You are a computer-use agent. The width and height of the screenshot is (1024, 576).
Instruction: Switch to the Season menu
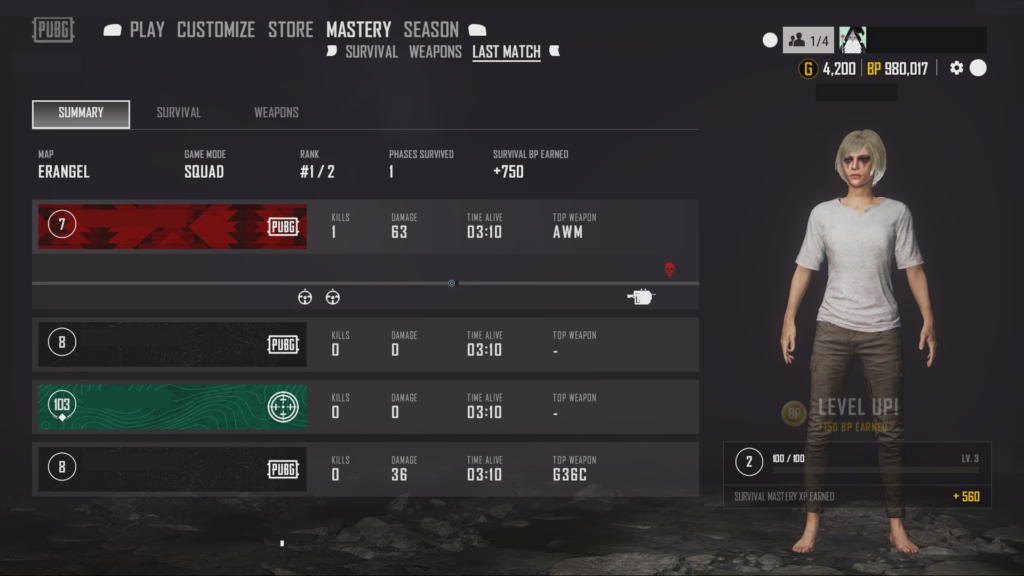[x=431, y=30]
